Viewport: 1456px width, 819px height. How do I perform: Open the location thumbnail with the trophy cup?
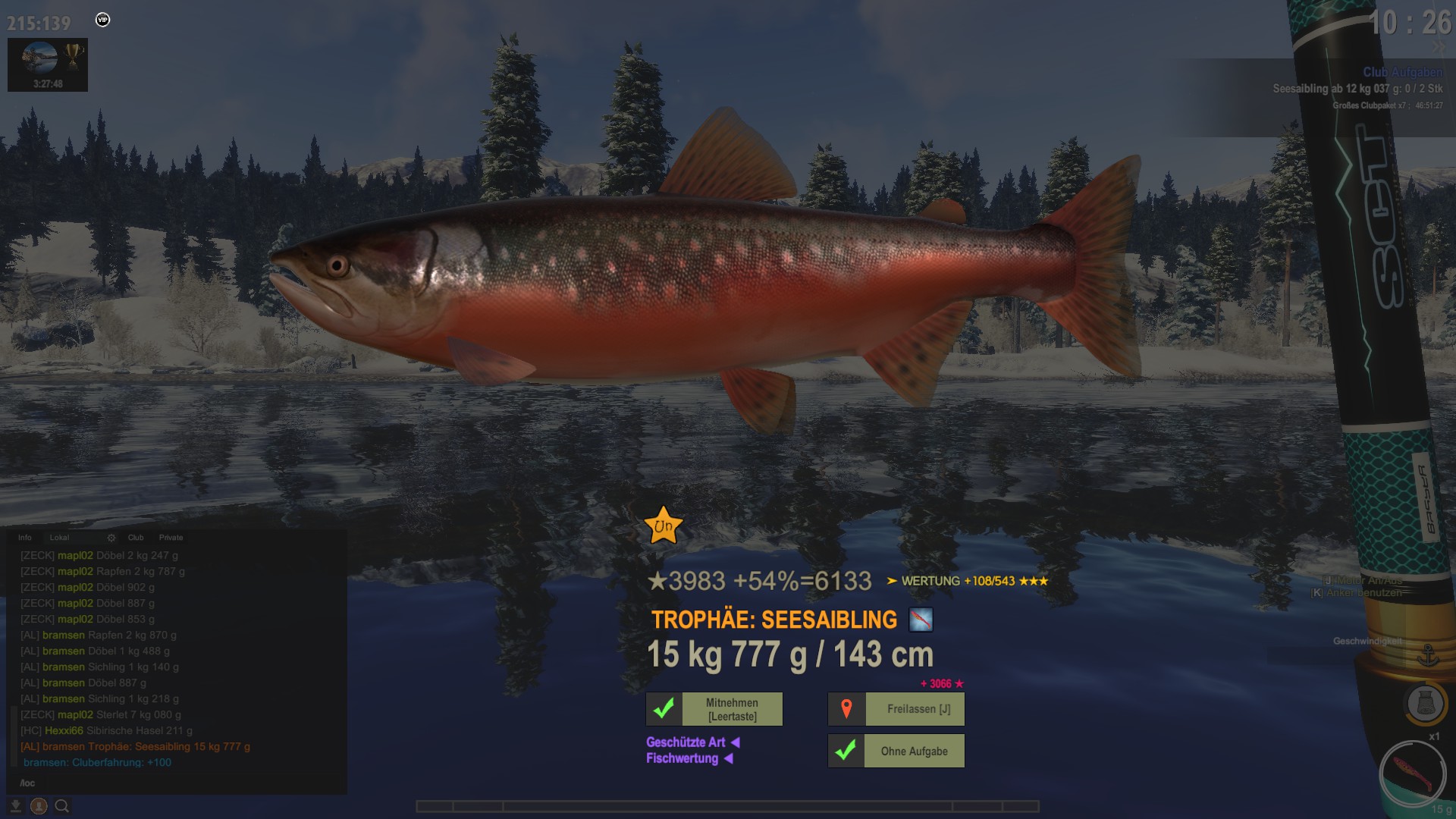[x=48, y=64]
